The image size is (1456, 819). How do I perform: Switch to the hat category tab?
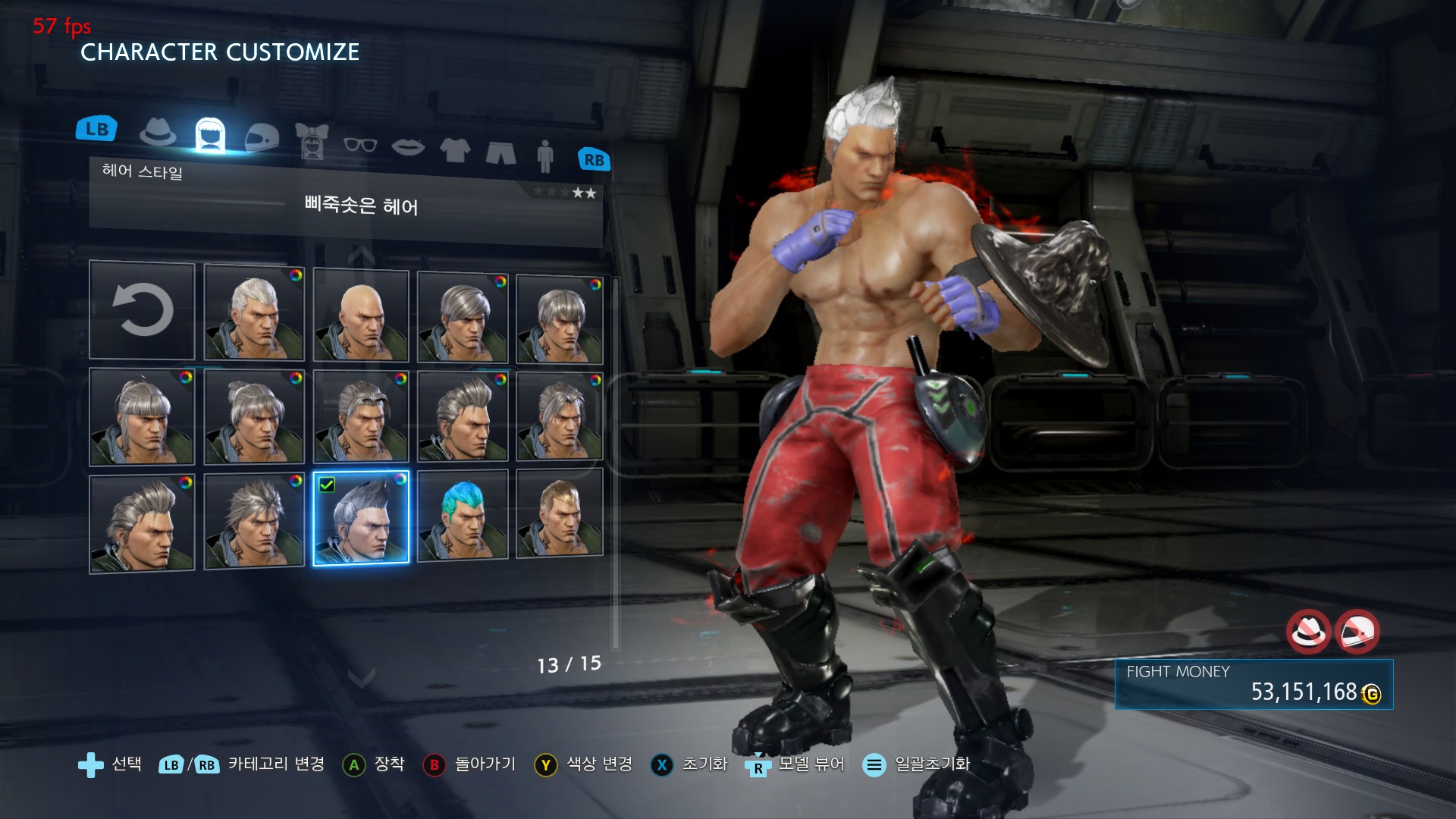tap(158, 133)
